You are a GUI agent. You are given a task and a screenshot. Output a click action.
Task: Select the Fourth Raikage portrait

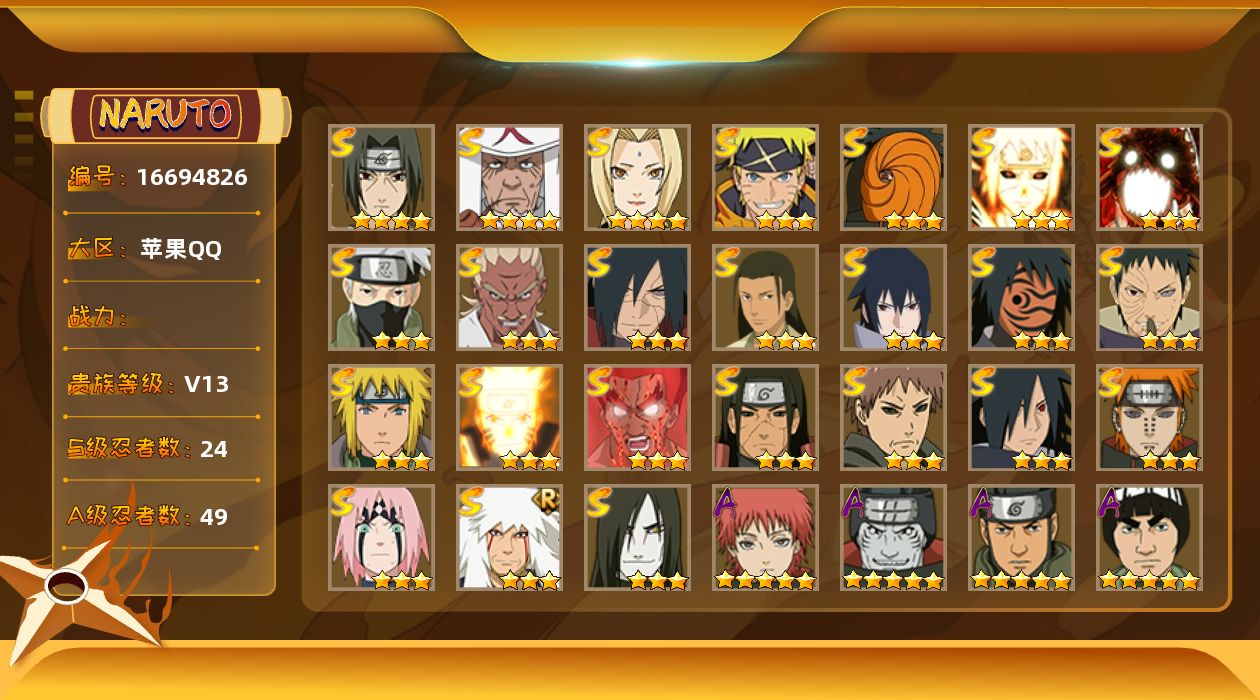tap(509, 297)
